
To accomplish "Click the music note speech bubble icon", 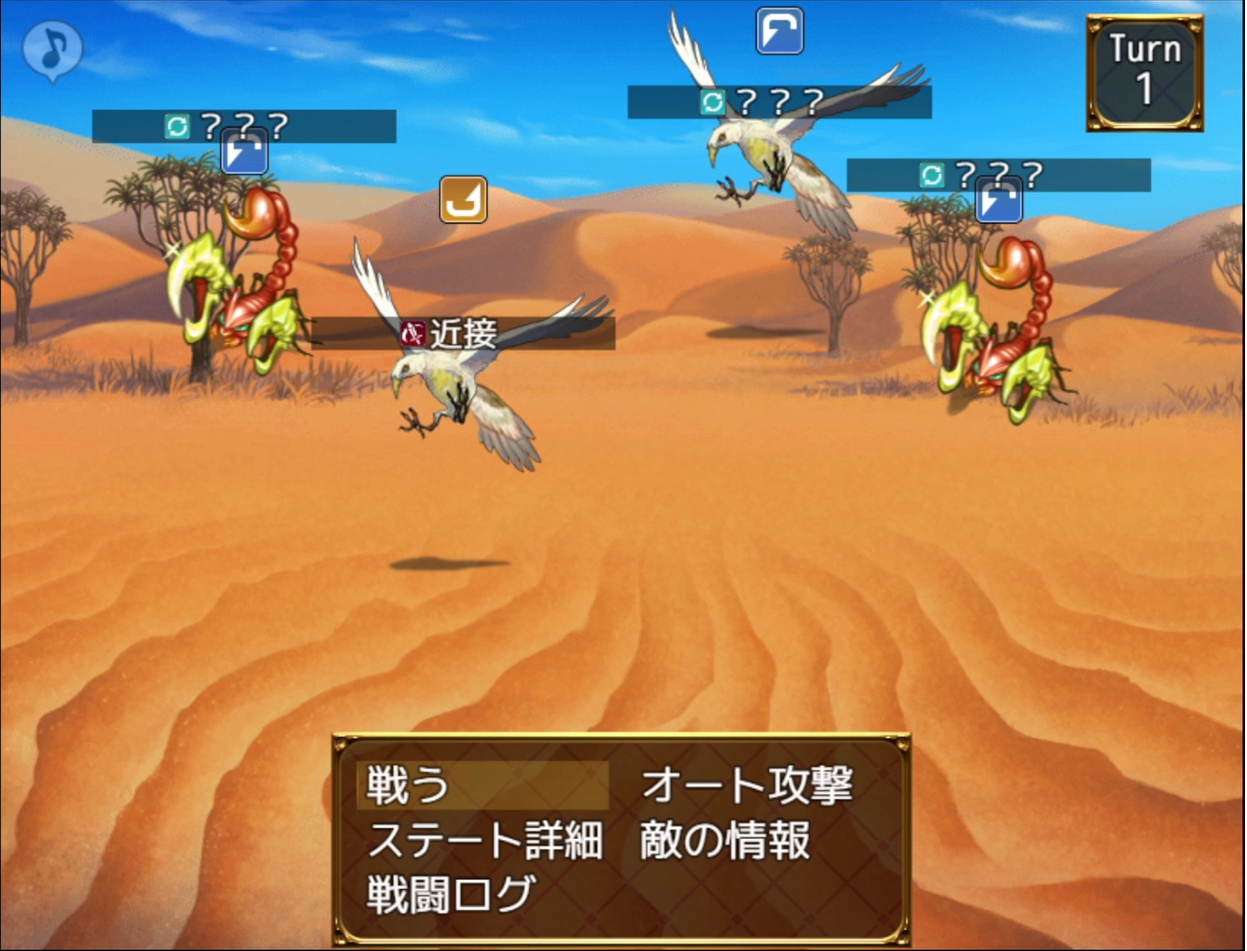I will click(x=52, y=49).
